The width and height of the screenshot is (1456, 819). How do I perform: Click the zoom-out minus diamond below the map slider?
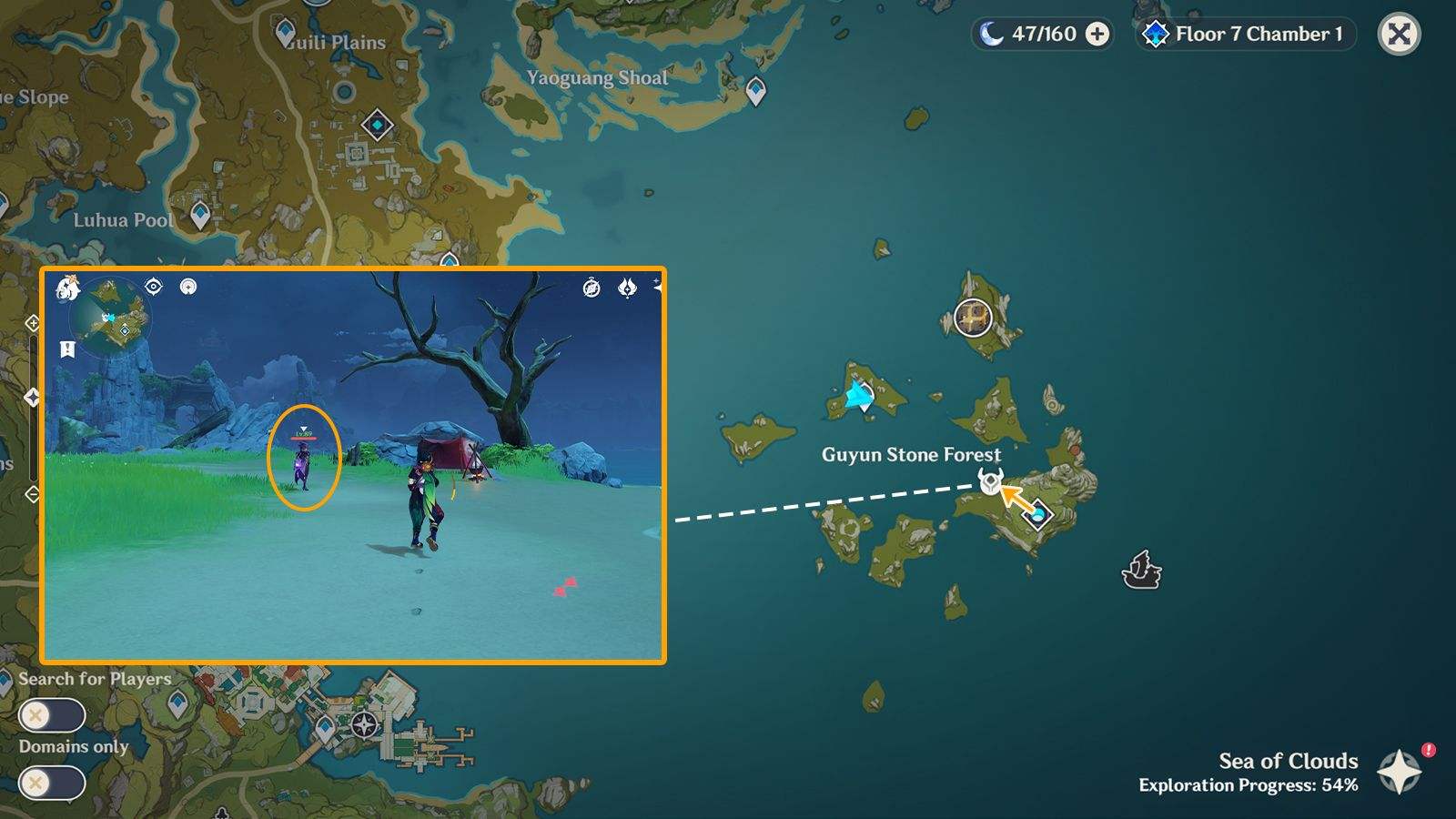pyautogui.click(x=33, y=493)
